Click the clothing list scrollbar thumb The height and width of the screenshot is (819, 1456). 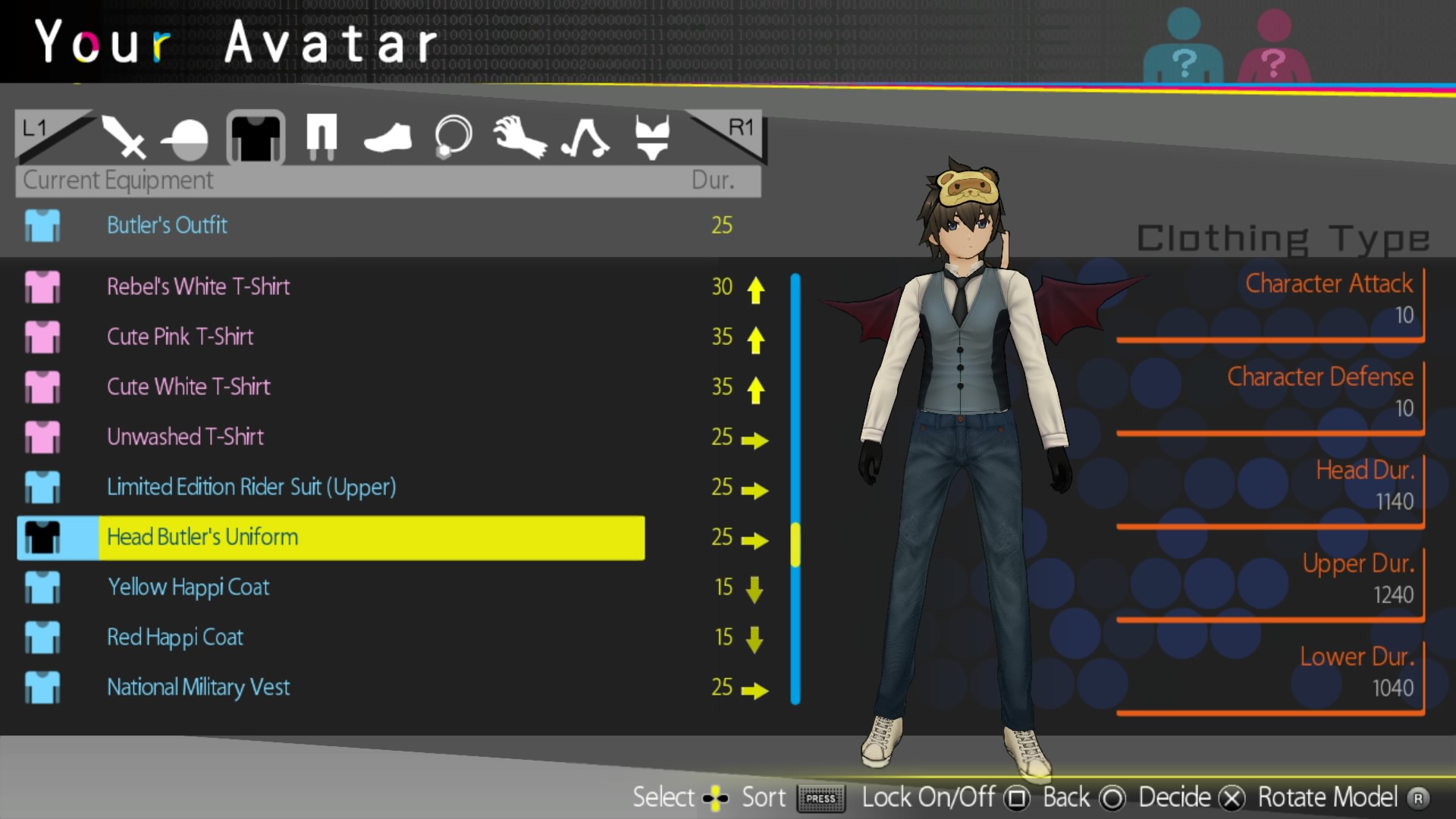(795, 544)
